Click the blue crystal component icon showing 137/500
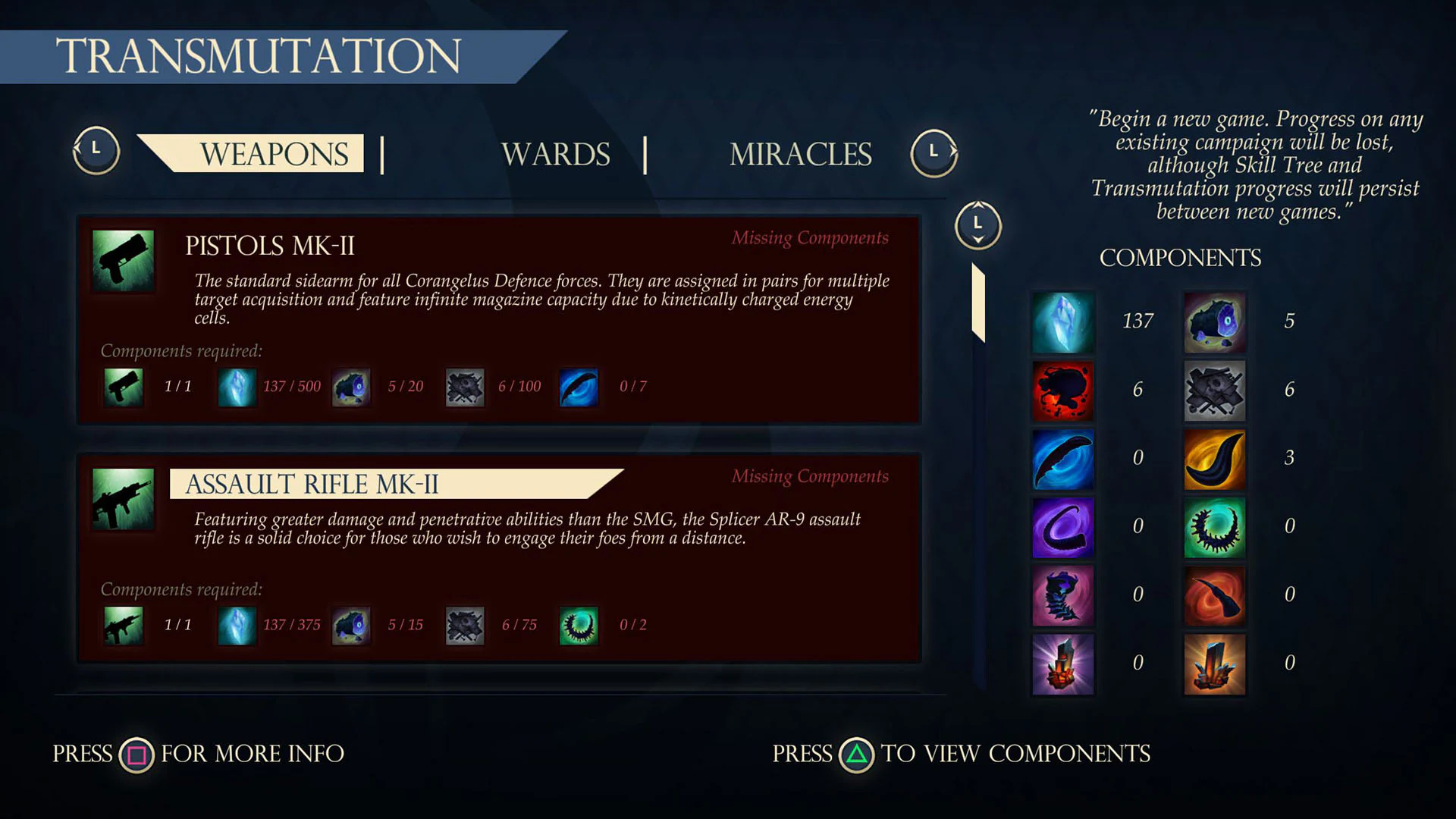 pos(237,387)
